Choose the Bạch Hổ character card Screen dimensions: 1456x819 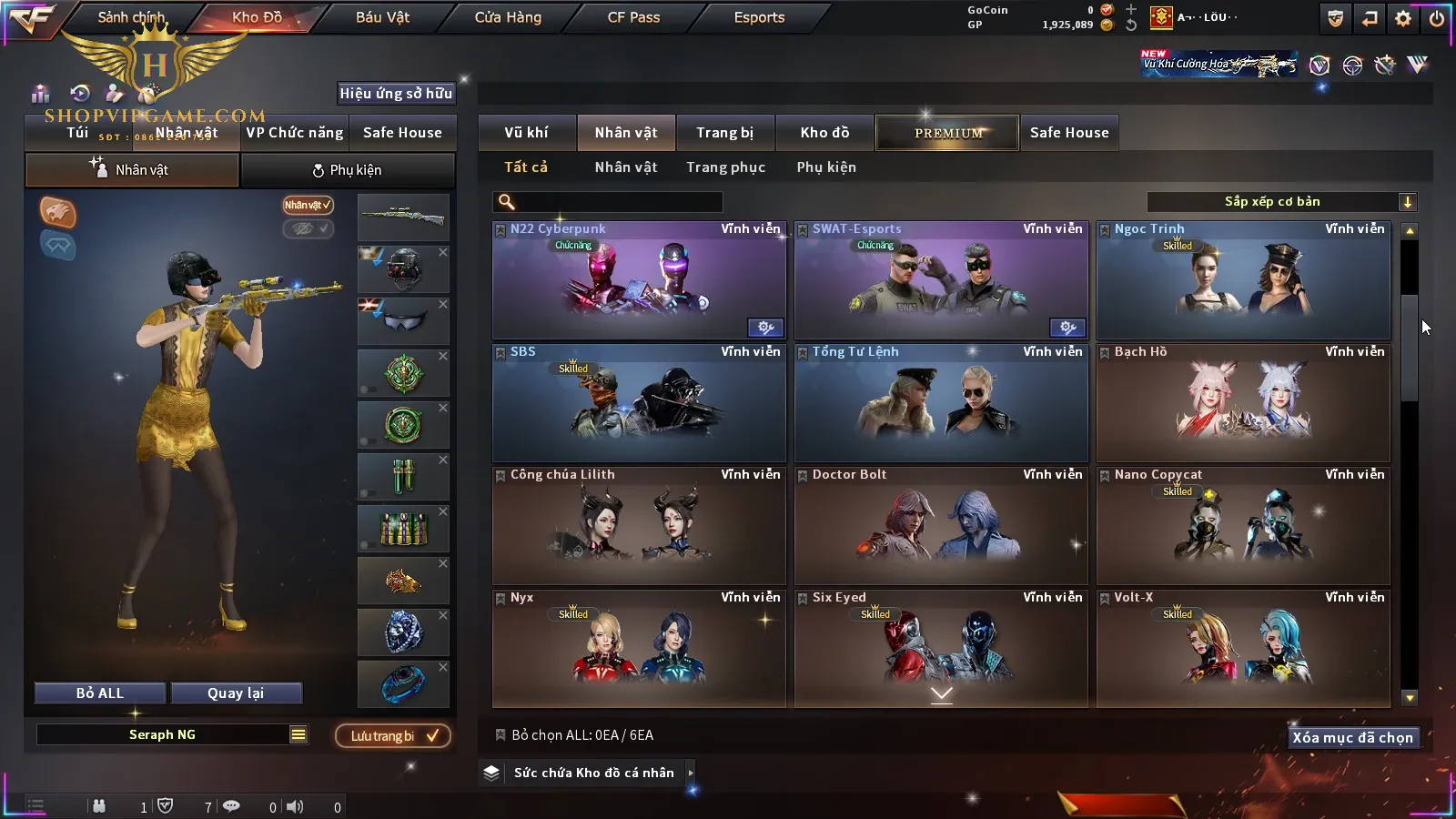(1243, 403)
